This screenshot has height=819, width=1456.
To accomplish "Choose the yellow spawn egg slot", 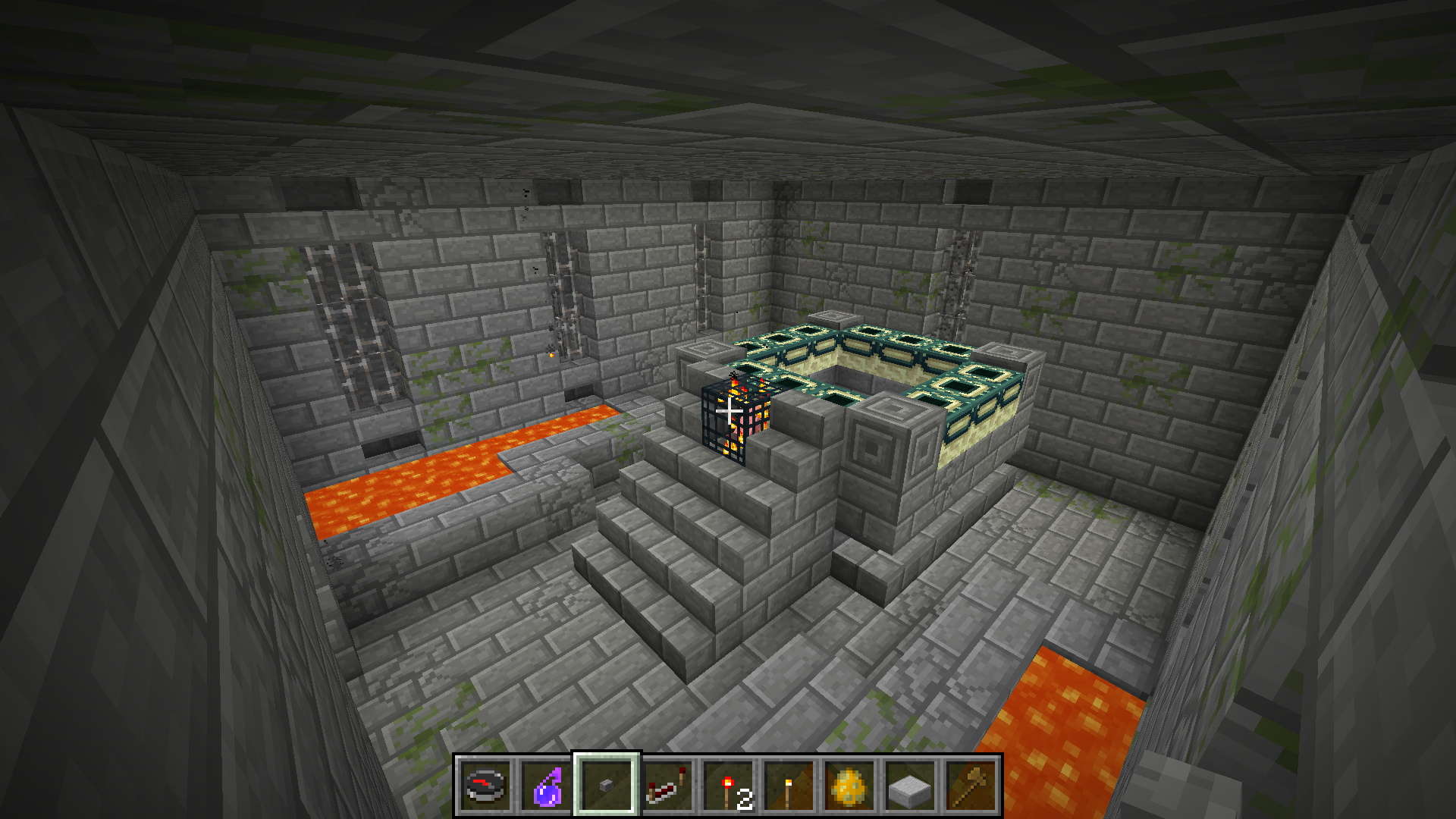I will (849, 786).
